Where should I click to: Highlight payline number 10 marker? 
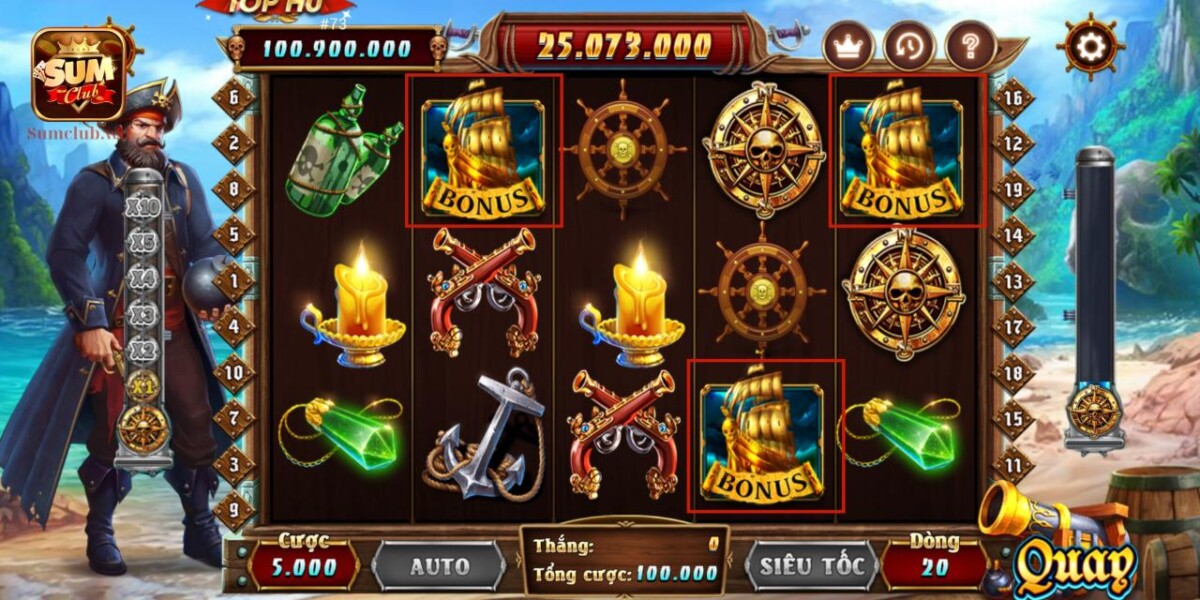click(234, 373)
